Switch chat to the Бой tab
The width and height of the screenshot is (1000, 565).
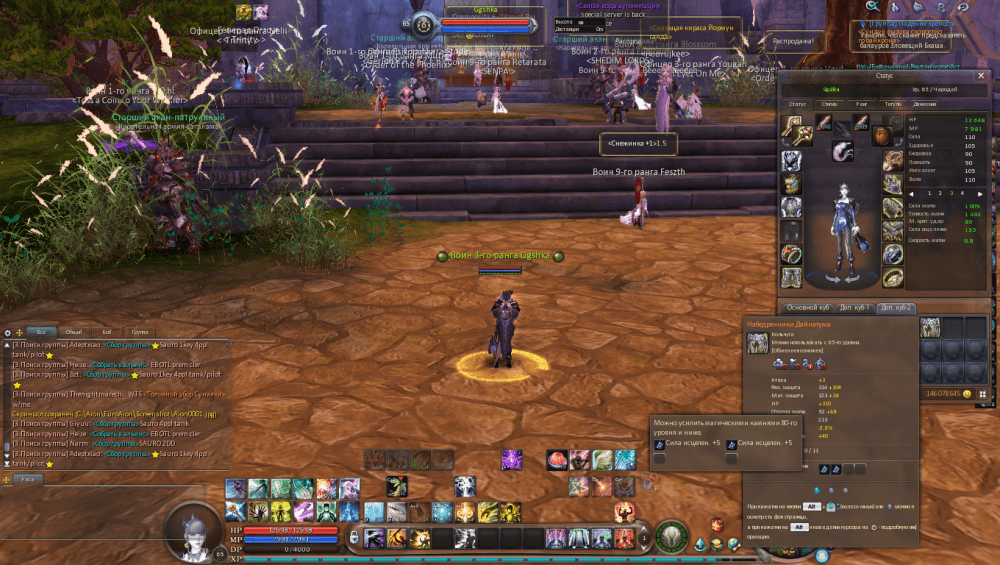point(106,331)
